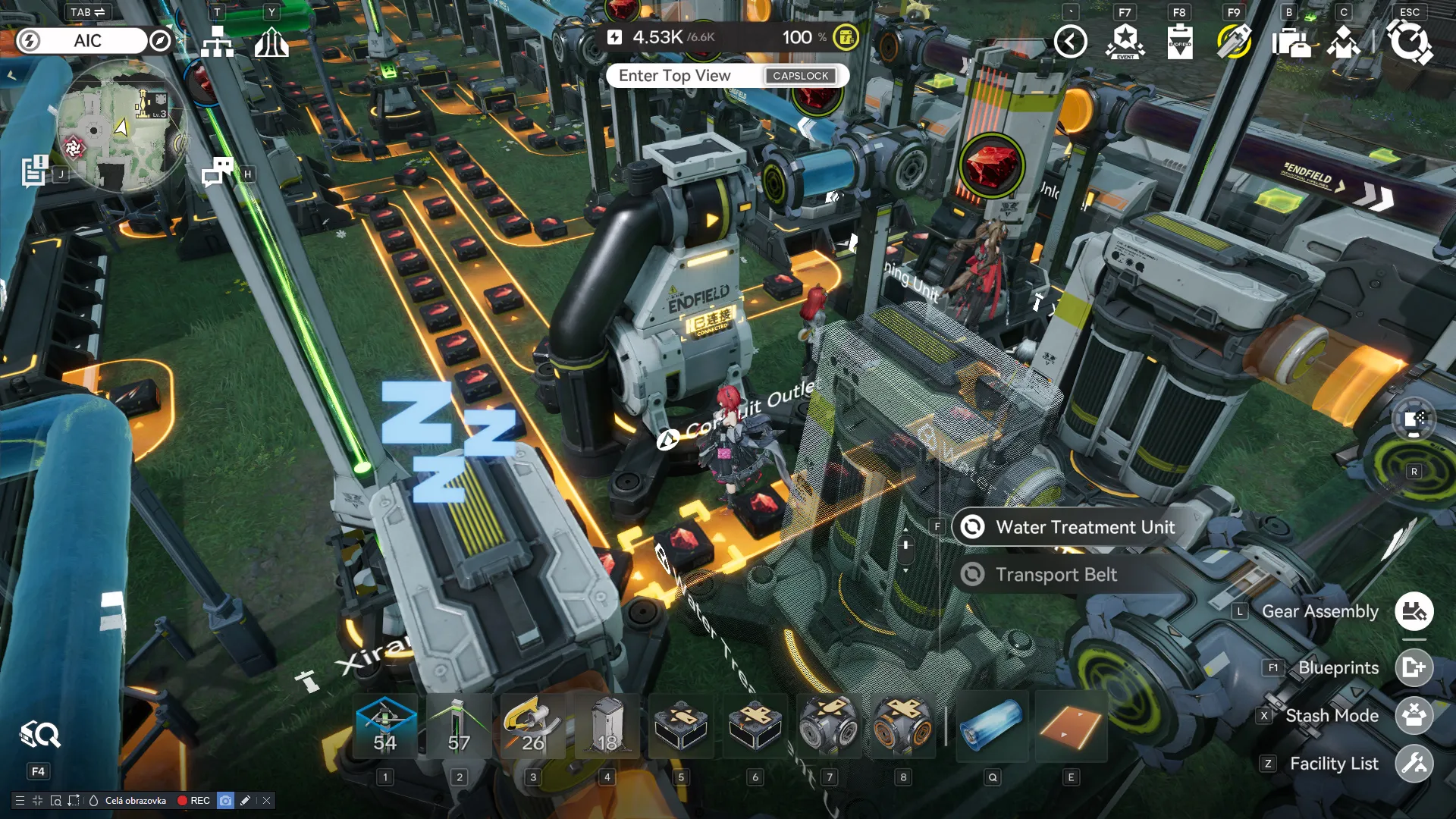This screenshot has width=1456, height=819.
Task: Select the blue pipe hotbar slot
Action: 992,726
